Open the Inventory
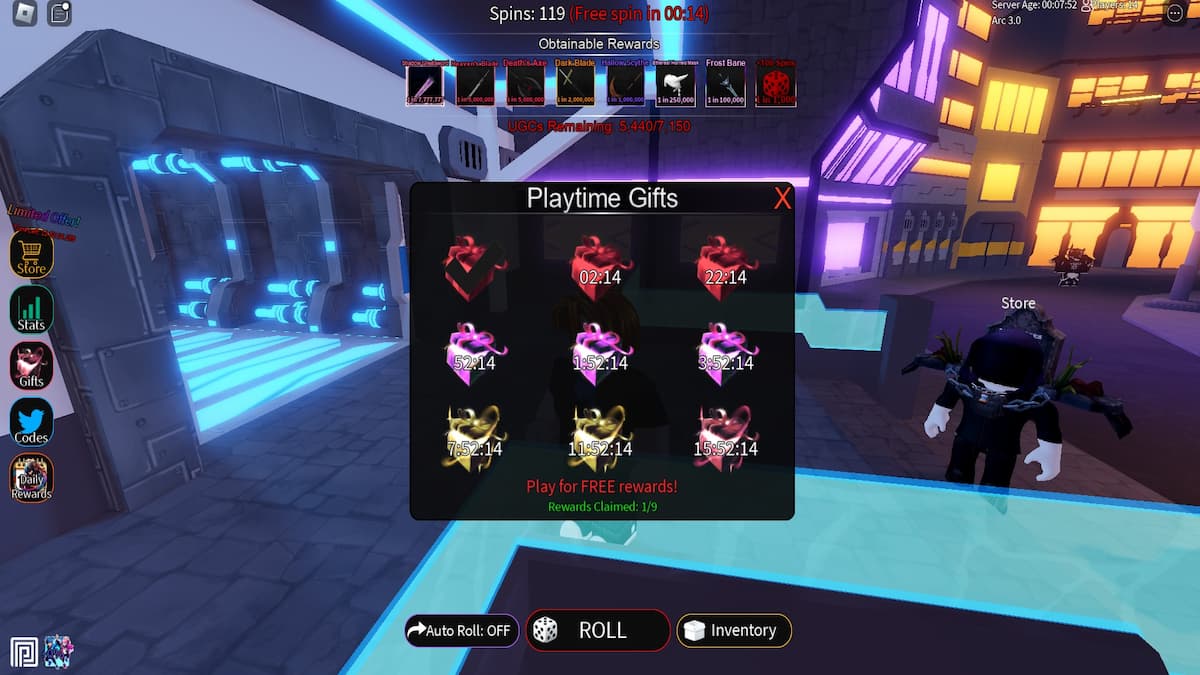Screen dimensions: 1200x675 coord(734,631)
